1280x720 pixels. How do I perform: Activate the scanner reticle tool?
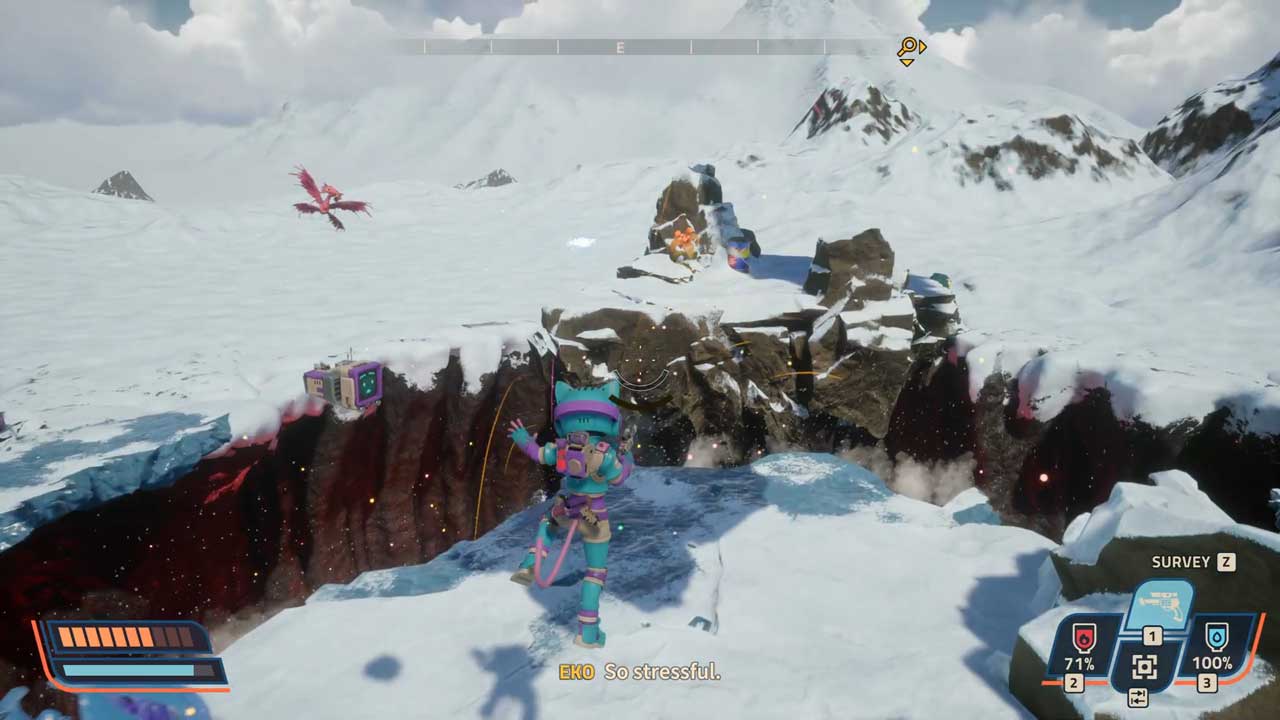1145,666
